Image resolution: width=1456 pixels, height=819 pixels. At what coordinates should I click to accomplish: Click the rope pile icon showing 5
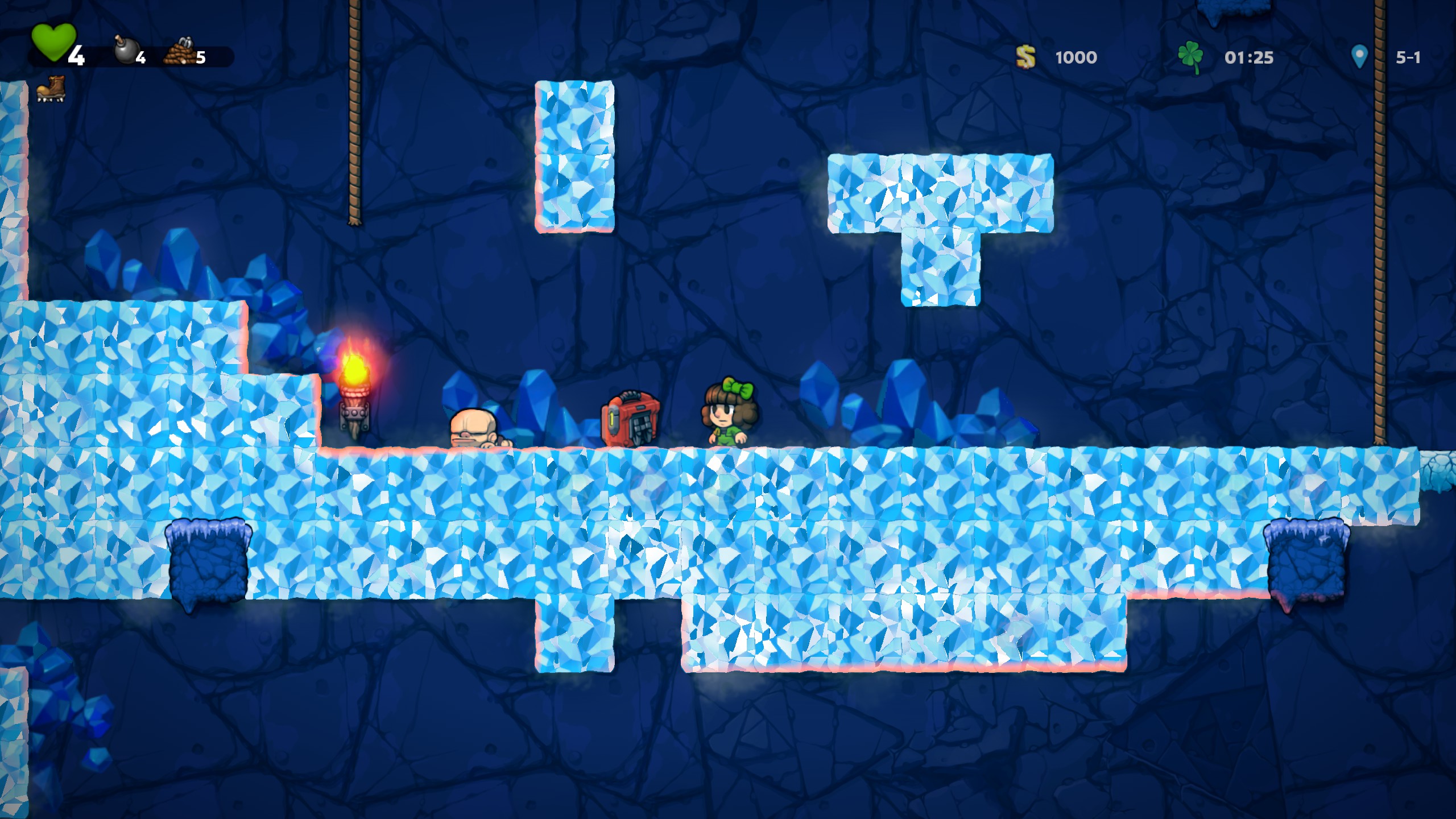click(179, 51)
